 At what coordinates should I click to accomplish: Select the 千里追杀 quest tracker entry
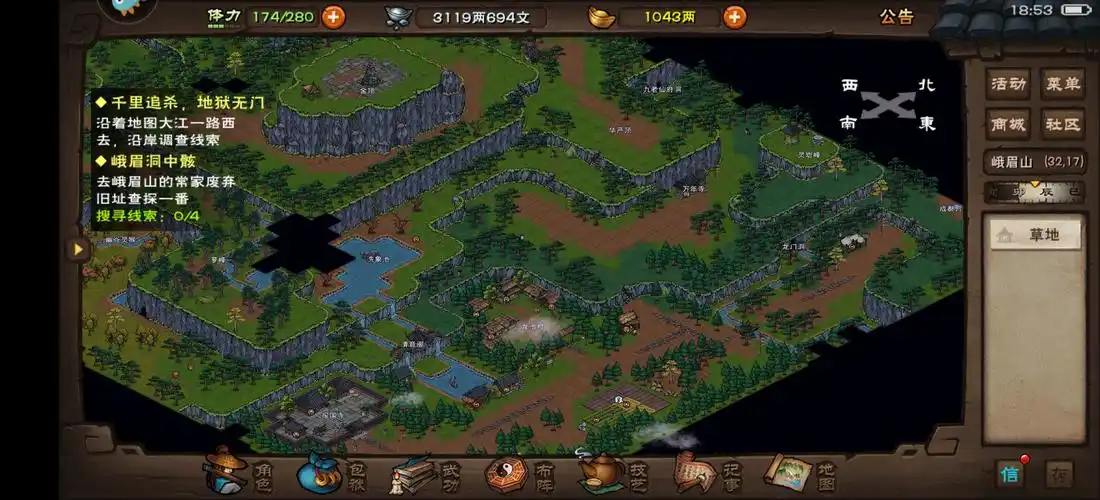[x=180, y=102]
